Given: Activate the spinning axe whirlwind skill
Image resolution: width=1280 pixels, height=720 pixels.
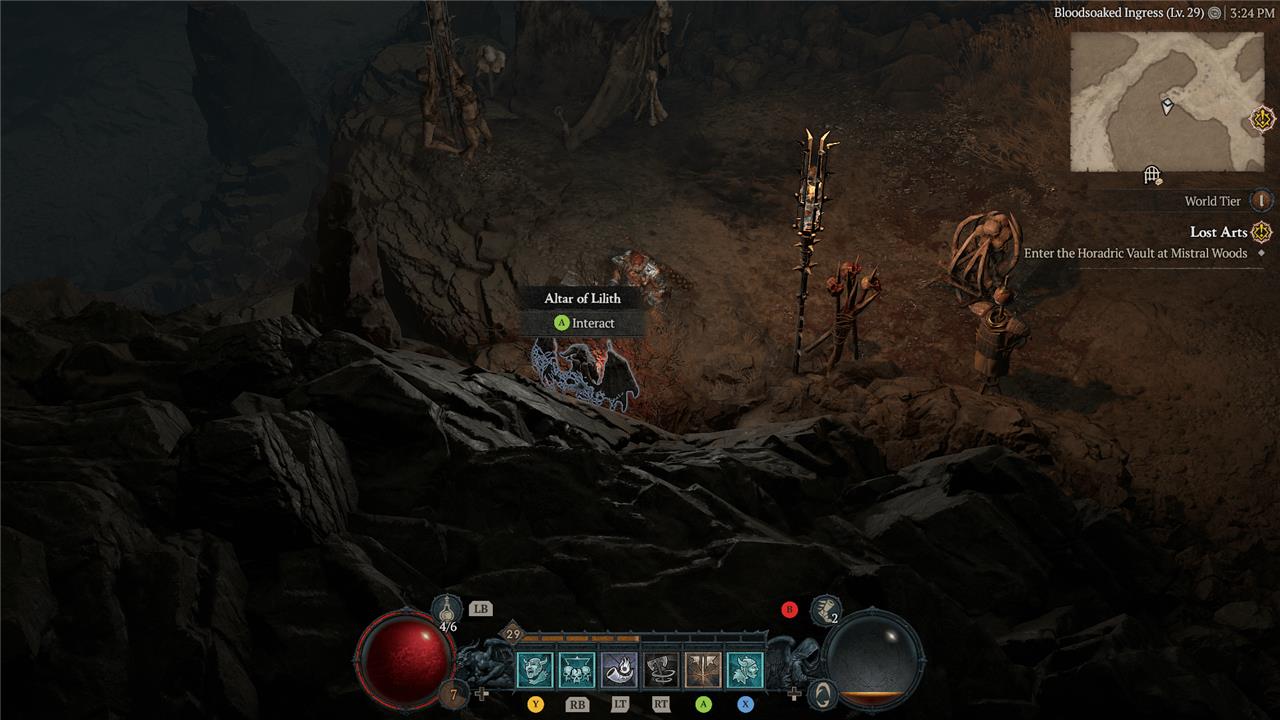Looking at the screenshot, I should pyautogui.click(x=661, y=670).
